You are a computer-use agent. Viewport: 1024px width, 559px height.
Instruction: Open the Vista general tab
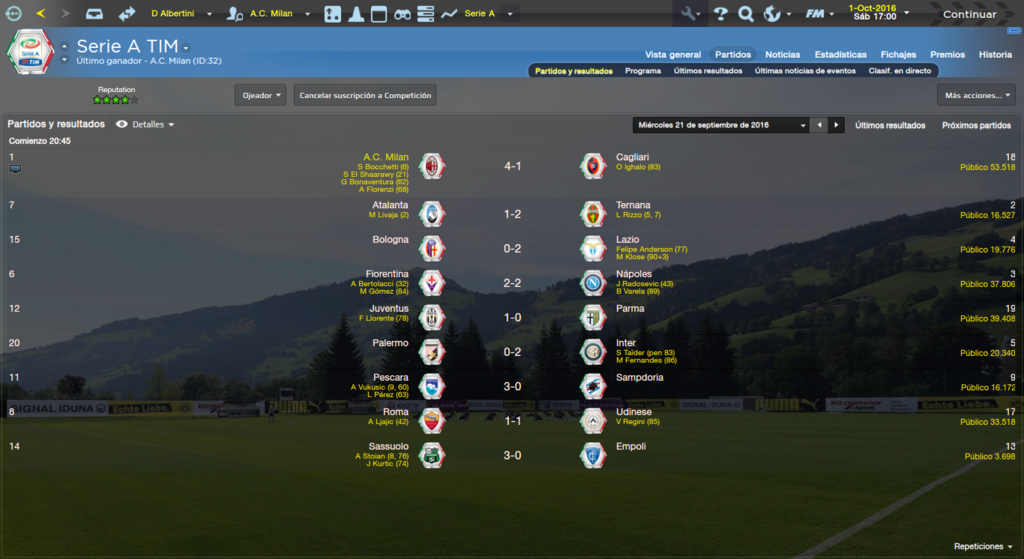tap(672, 54)
